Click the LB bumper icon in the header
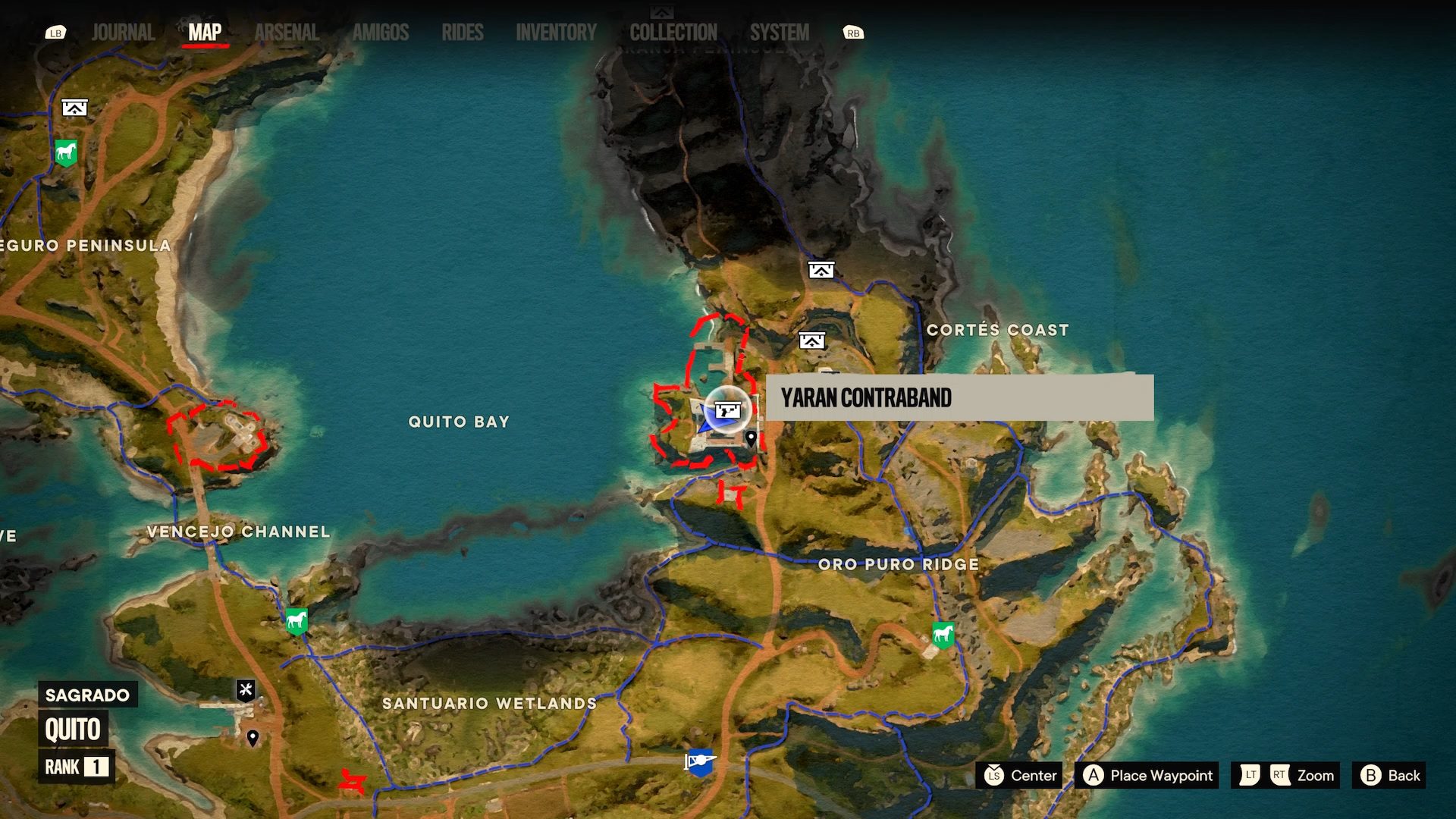1456x819 pixels. click(56, 33)
